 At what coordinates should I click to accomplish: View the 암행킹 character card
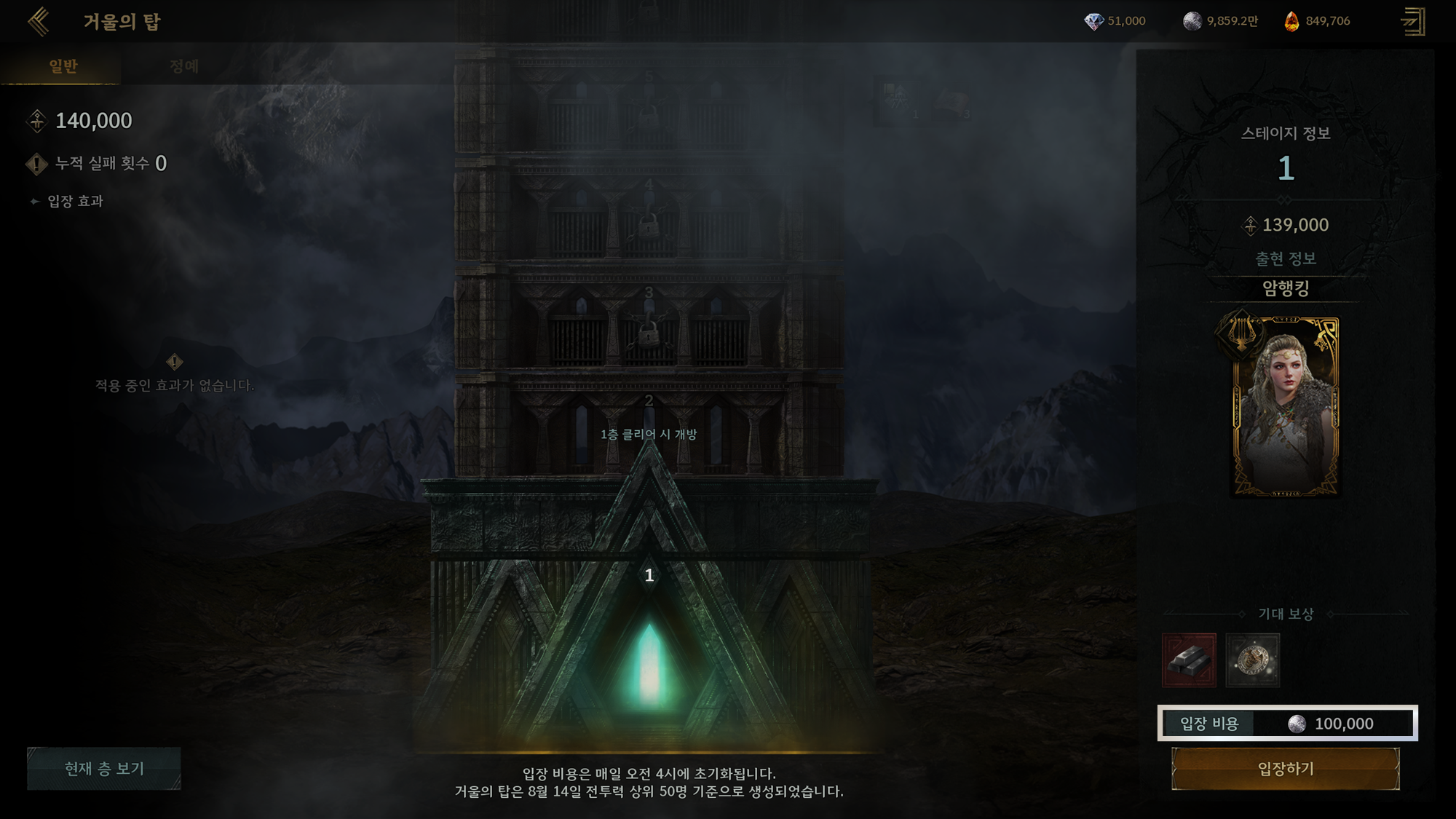click(x=1285, y=406)
